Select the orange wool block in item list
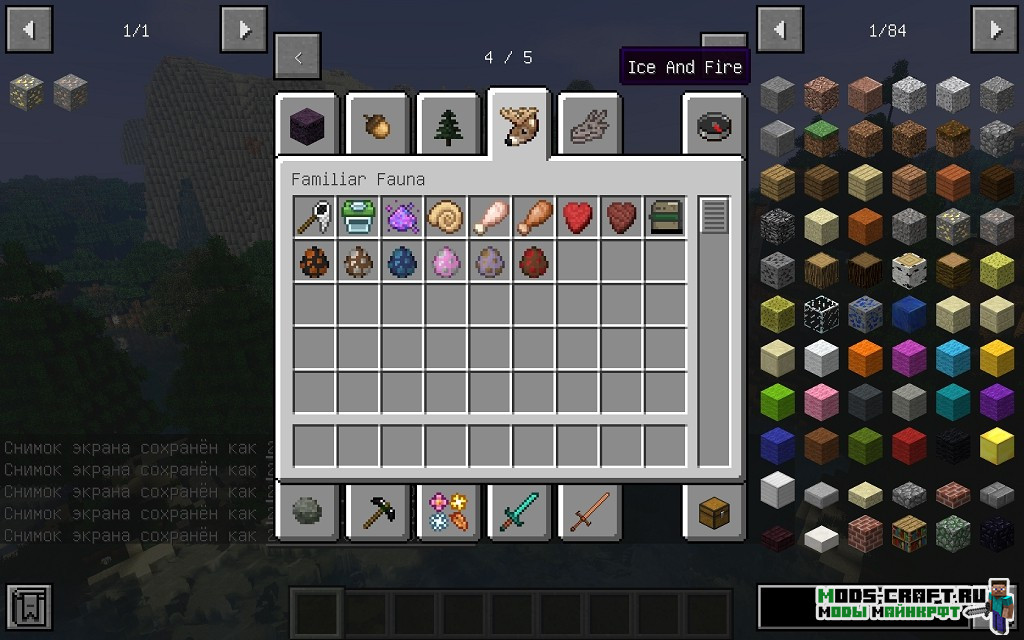 pyautogui.click(x=865, y=355)
